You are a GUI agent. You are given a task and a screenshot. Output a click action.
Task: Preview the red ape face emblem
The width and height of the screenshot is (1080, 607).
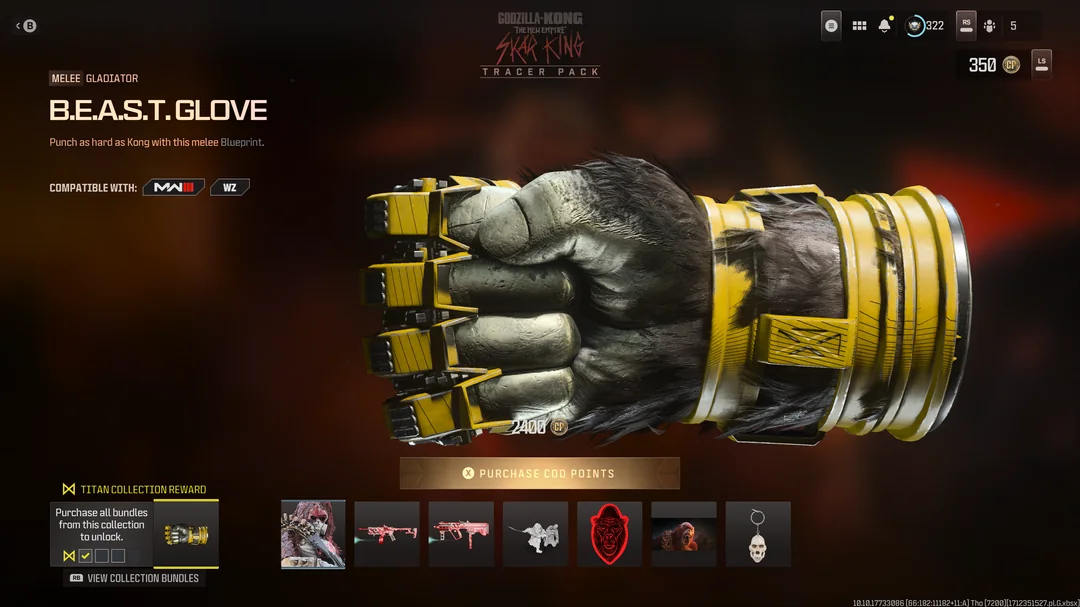pos(609,534)
